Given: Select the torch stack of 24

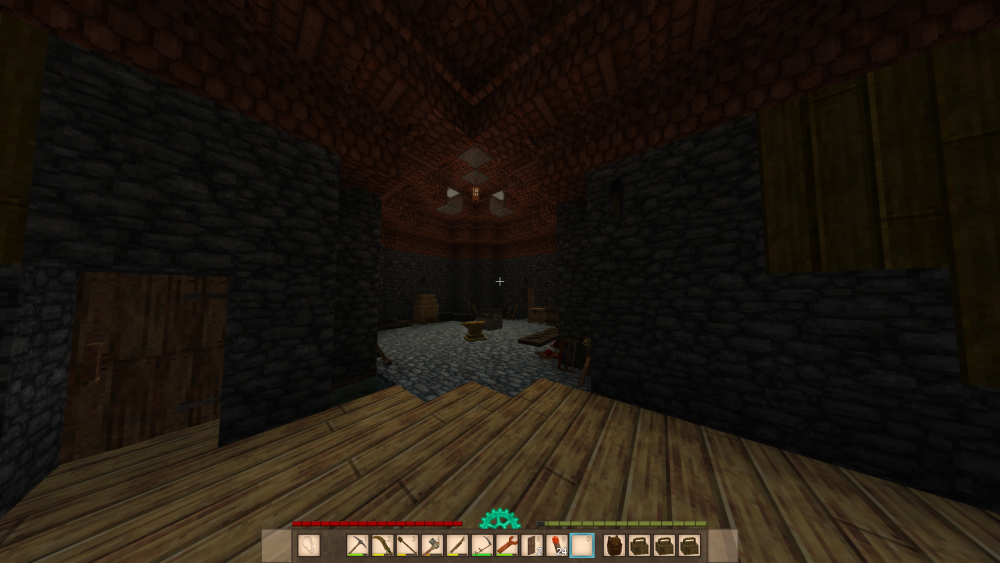Looking at the screenshot, I should click(558, 546).
